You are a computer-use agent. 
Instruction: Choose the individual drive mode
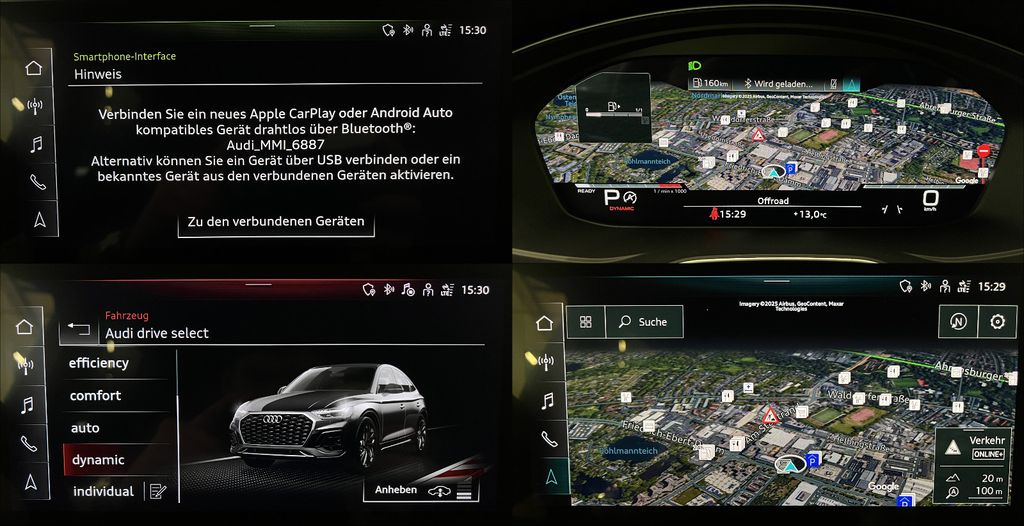pyautogui.click(x=103, y=491)
